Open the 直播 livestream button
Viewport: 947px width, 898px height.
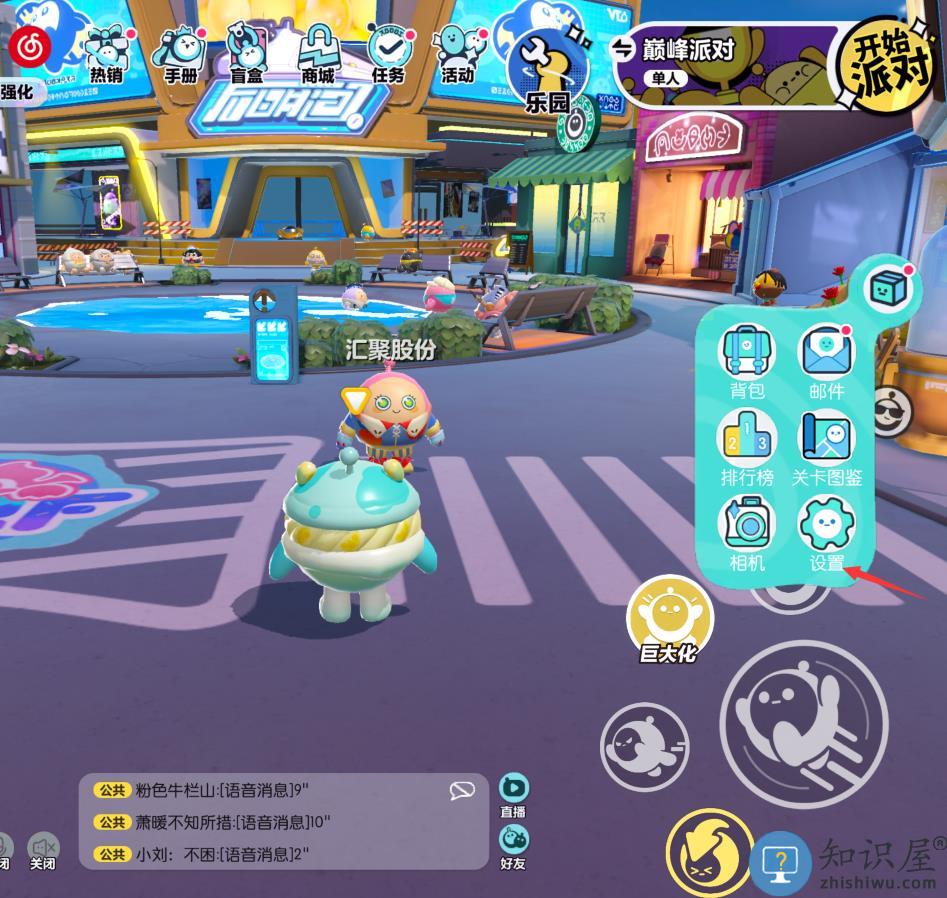pos(513,796)
